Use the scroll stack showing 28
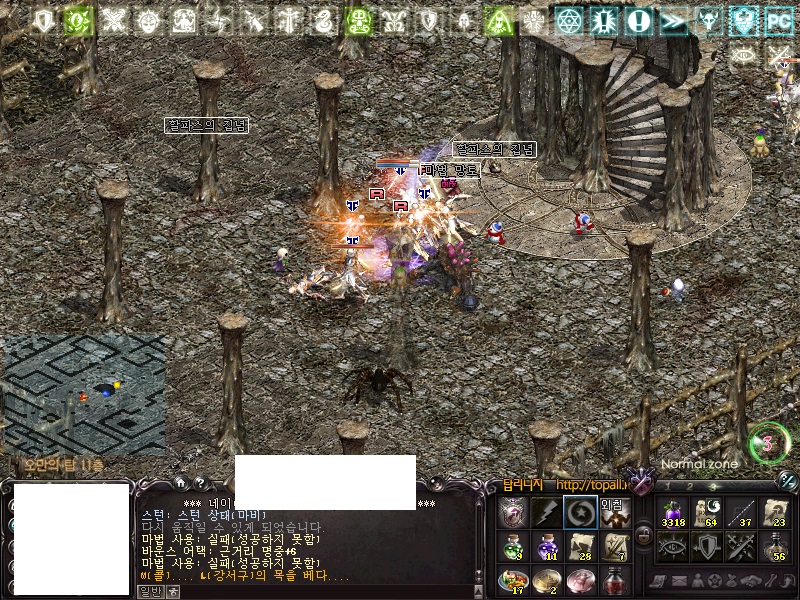Viewport: 800px width, 600px height. pos(580,546)
